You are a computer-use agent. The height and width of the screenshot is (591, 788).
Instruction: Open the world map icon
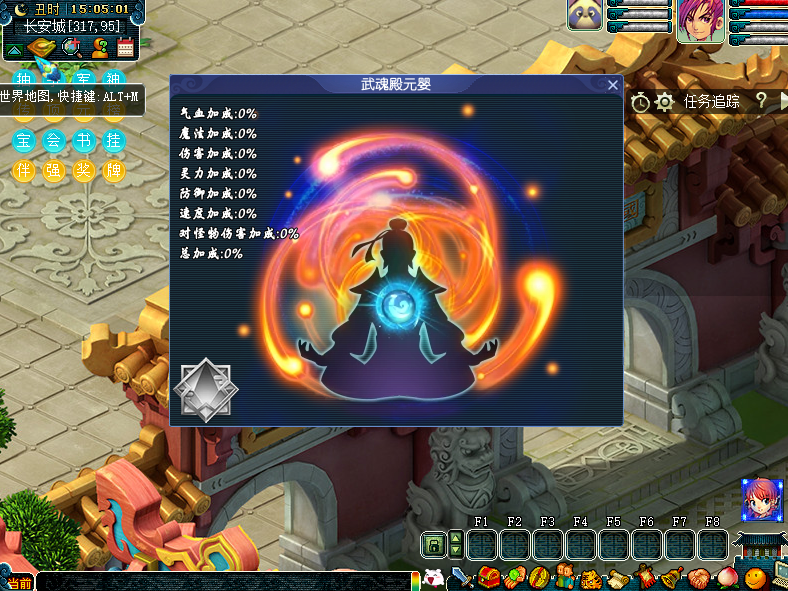[43, 47]
